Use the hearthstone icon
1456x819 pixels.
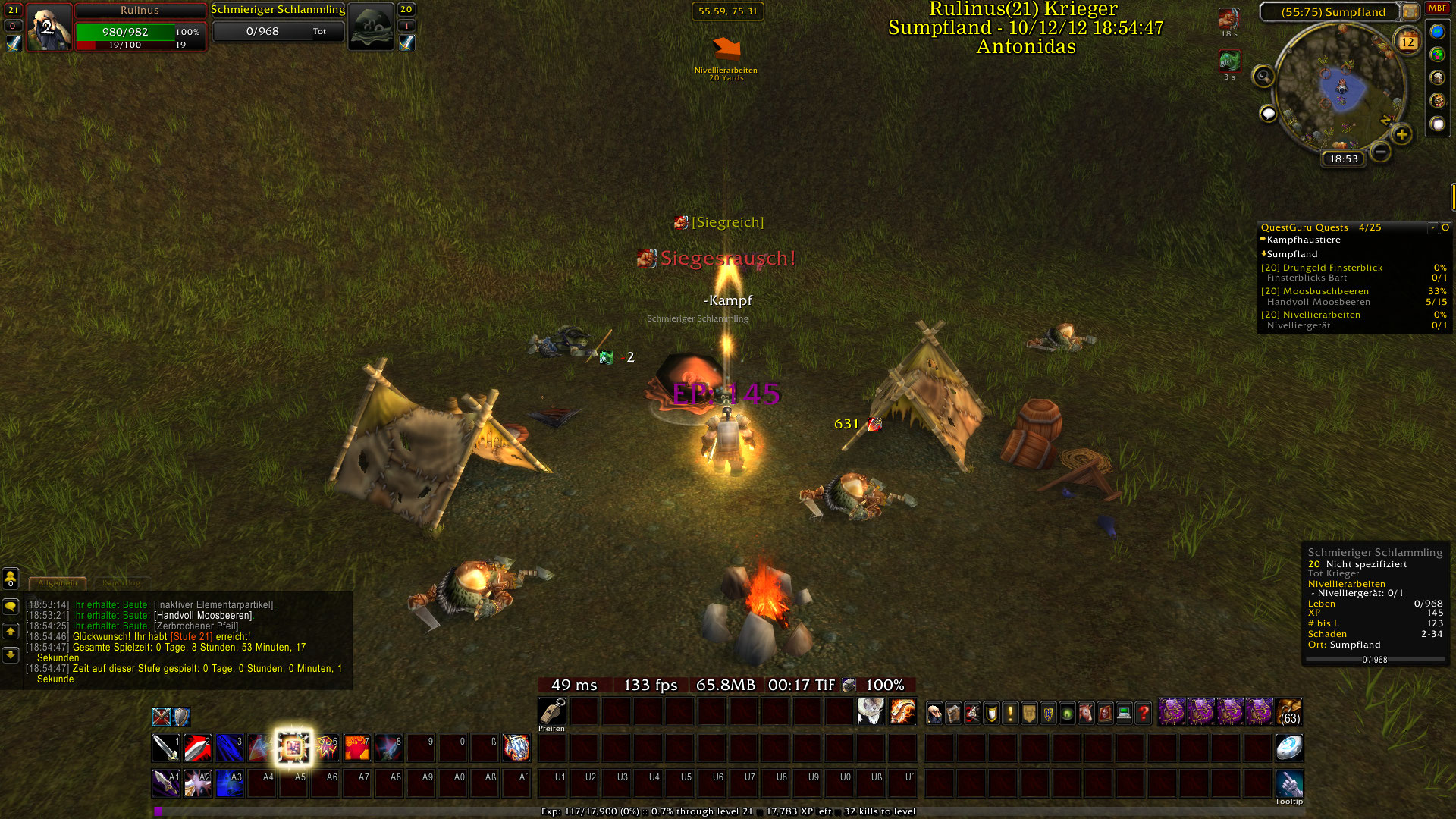tap(1289, 748)
